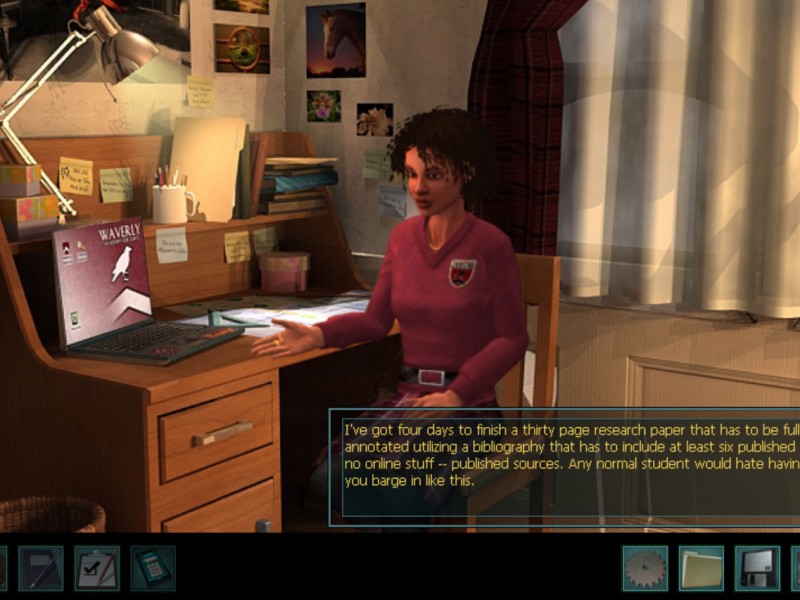The height and width of the screenshot is (600, 800).
Task: Click the floppy disk save icon
Action: (x=757, y=567)
